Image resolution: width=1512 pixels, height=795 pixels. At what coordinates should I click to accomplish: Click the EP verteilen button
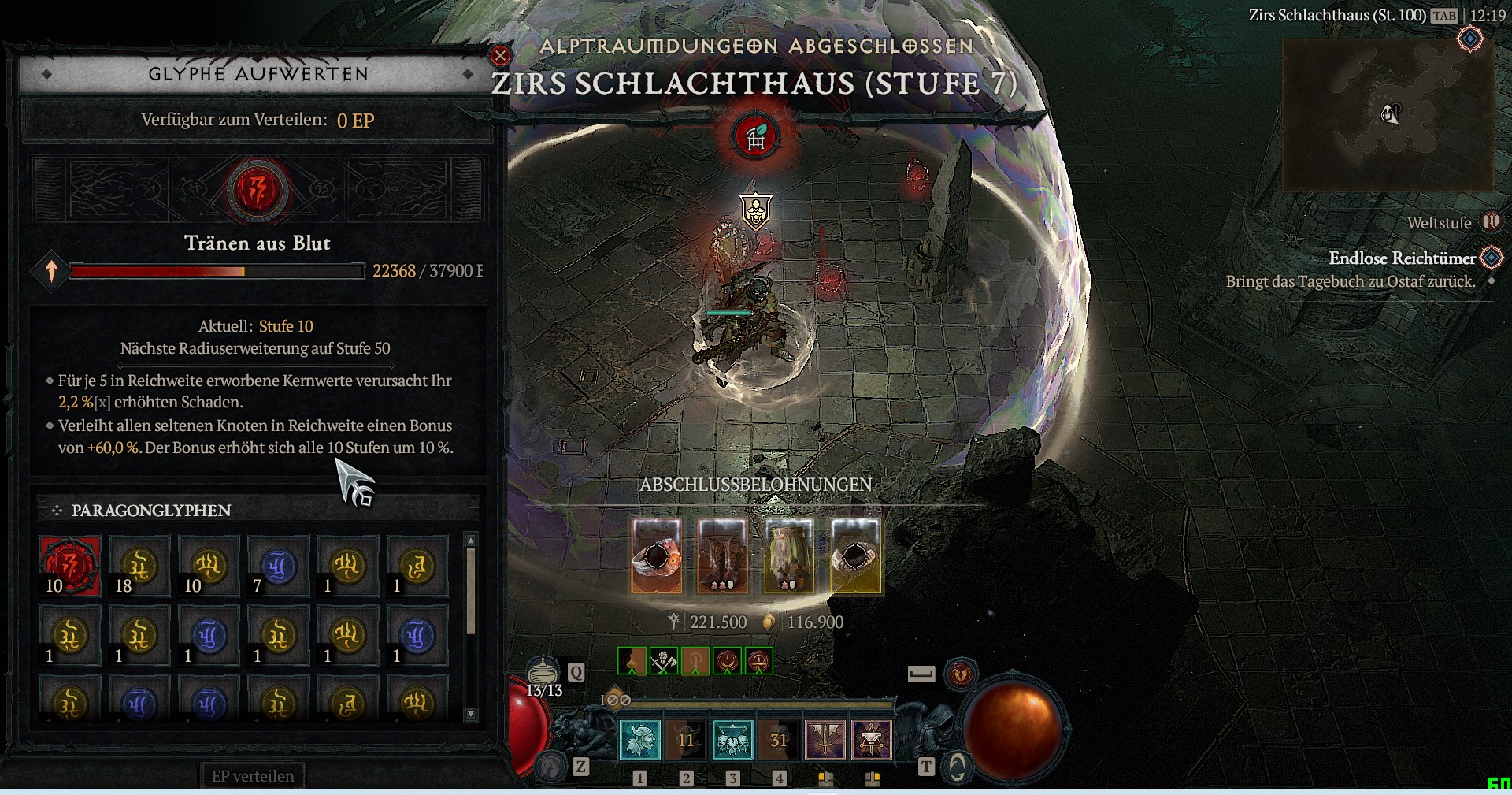pos(252,776)
